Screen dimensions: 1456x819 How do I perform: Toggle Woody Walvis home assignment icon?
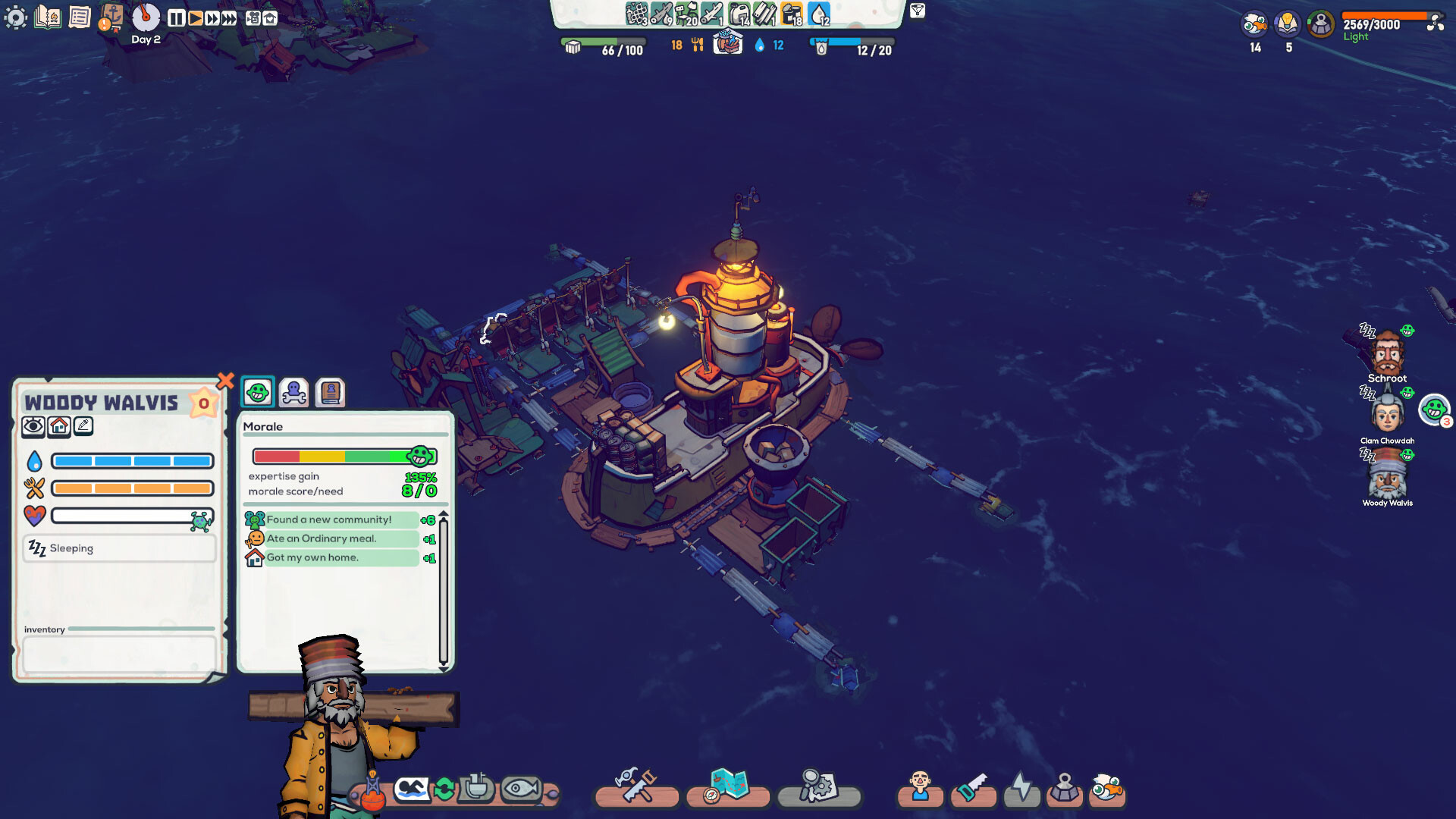coord(58,425)
